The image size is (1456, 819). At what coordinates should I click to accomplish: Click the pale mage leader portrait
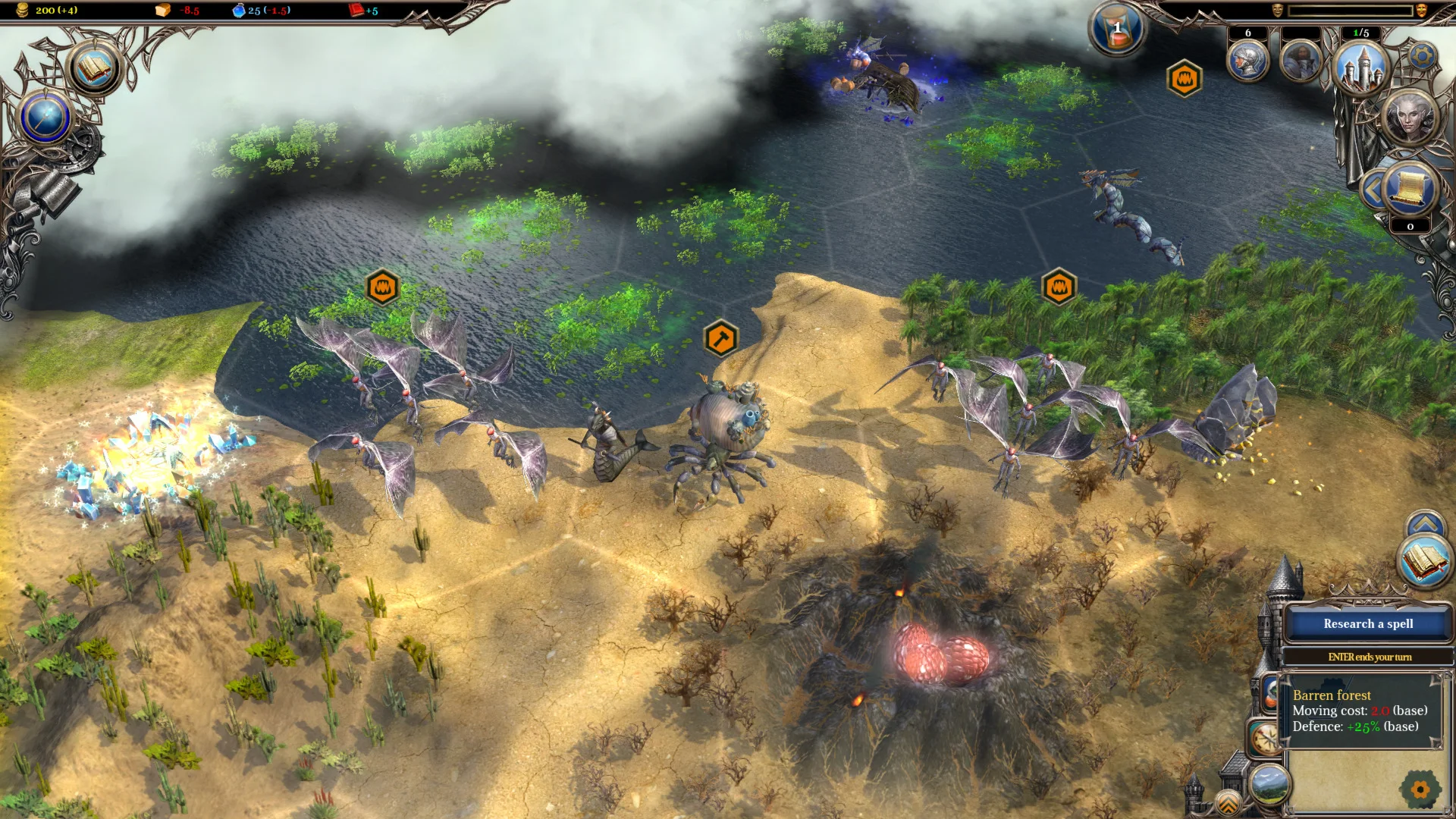[x=1410, y=118]
